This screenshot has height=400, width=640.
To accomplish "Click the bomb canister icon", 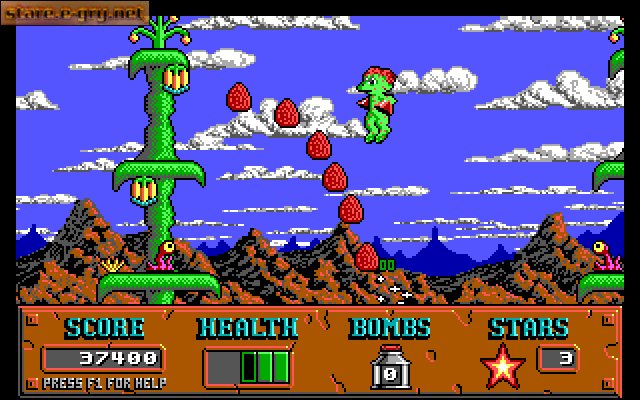I will 390,367.
